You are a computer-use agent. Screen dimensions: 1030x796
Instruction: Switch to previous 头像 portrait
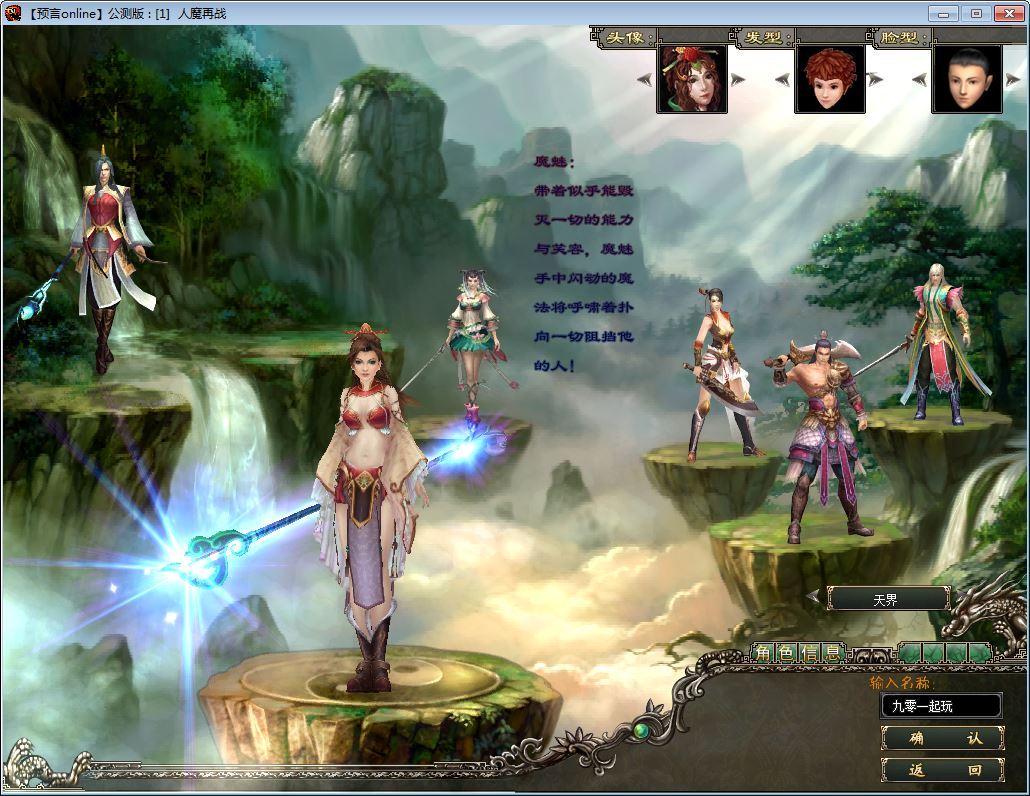click(x=644, y=79)
